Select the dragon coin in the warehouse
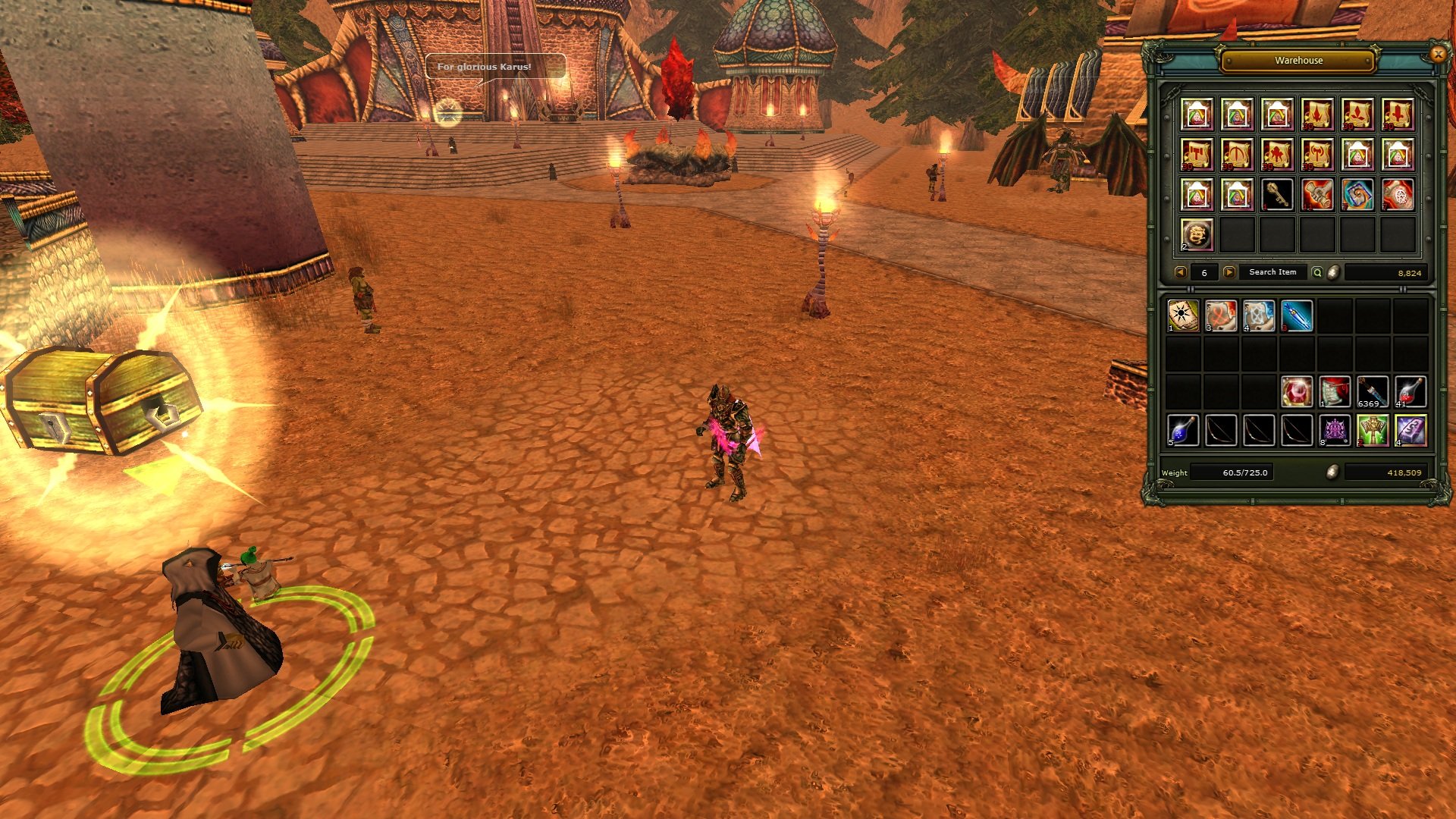The height and width of the screenshot is (819, 1456). (x=1197, y=235)
